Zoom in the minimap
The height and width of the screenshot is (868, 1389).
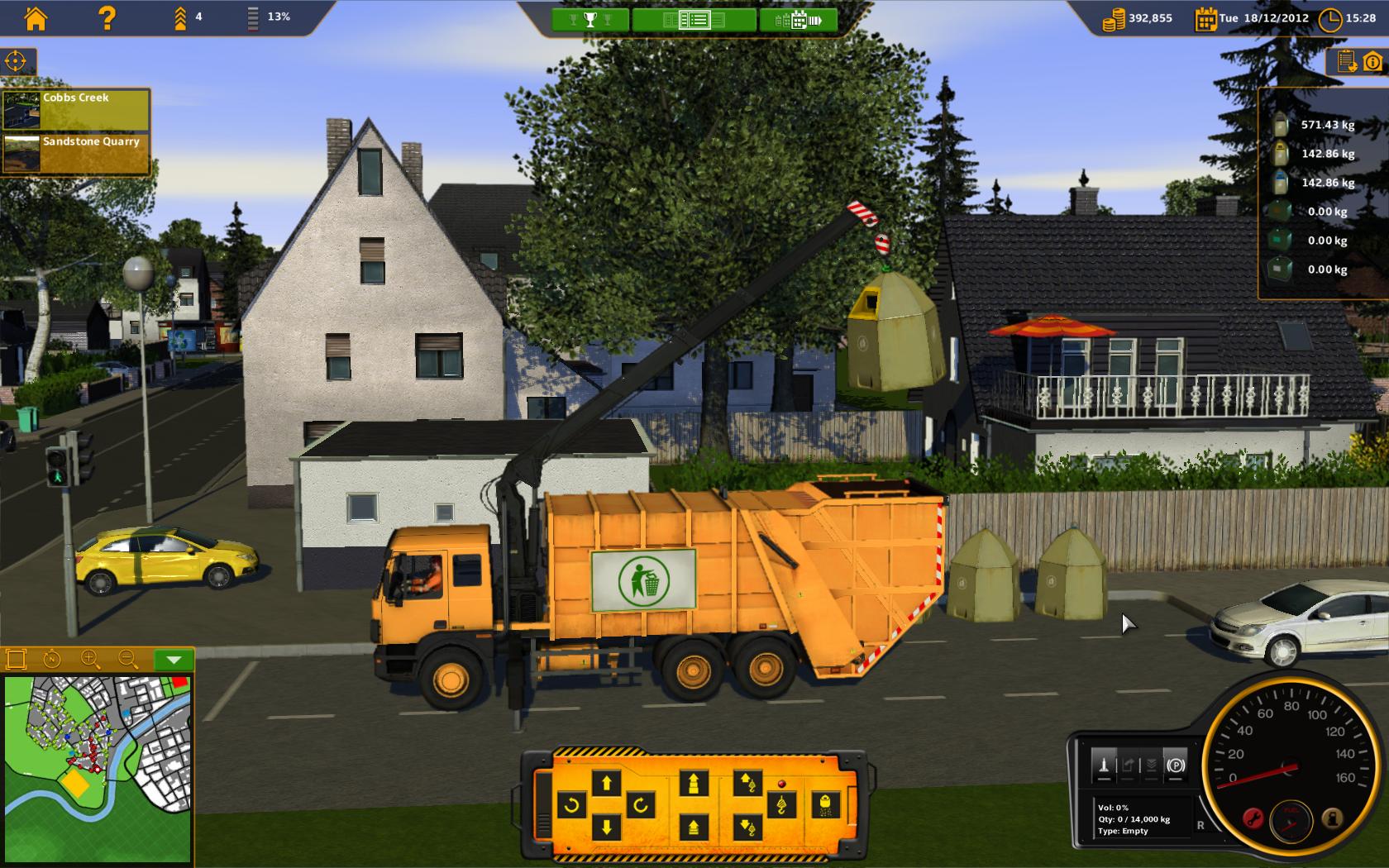tap(90, 659)
